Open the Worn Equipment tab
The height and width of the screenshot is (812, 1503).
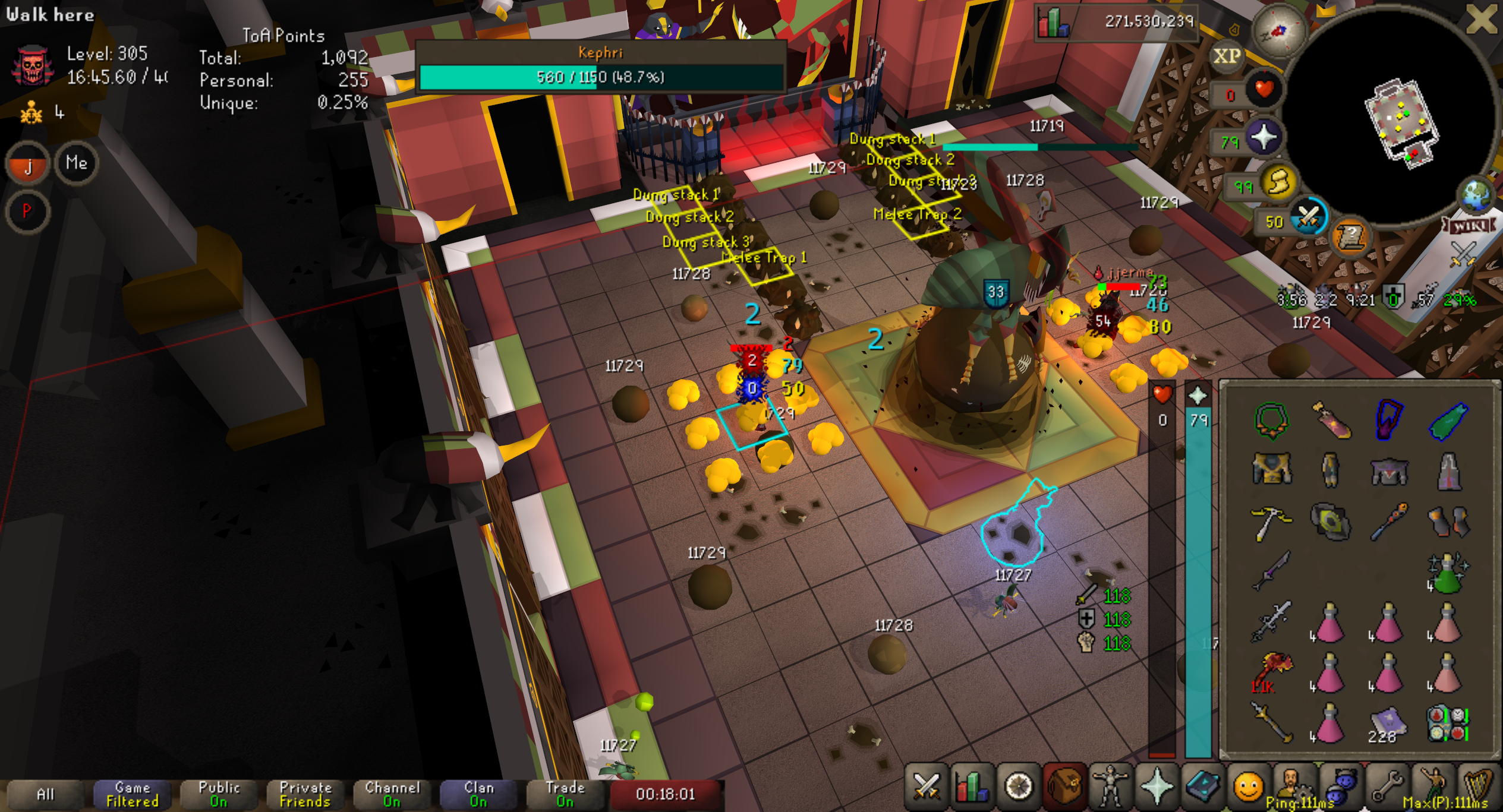pyautogui.click(x=1110, y=787)
